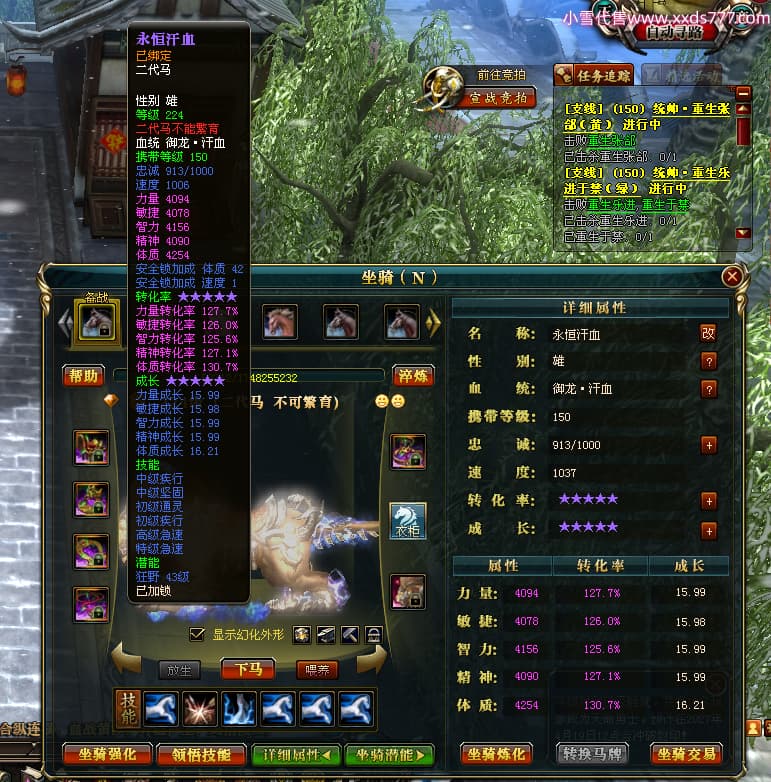Show the 坐骑潜能 mount potential panel
Screen dimensions: 771x782
[389, 755]
